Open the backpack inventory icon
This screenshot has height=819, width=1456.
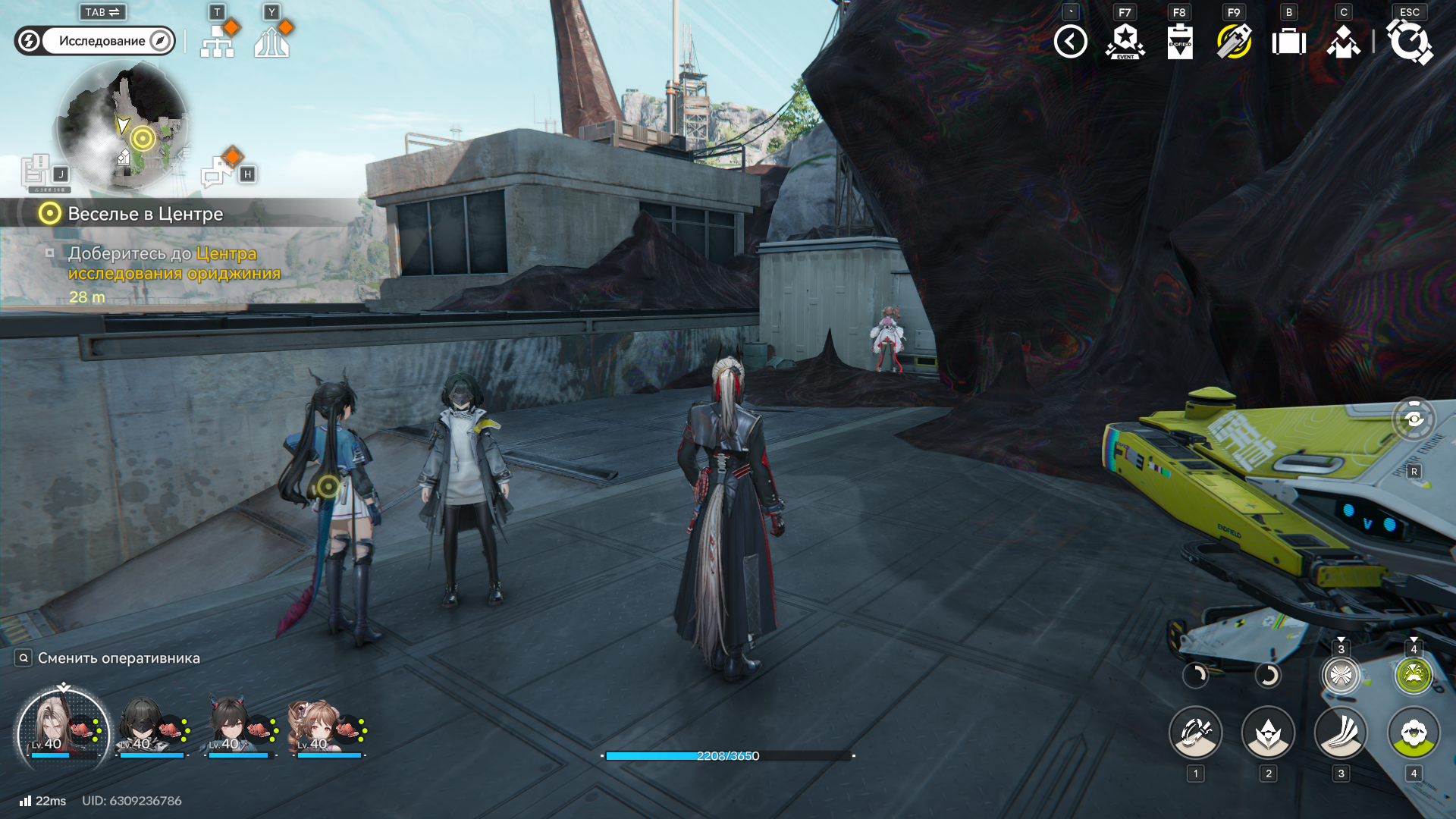[x=1288, y=42]
